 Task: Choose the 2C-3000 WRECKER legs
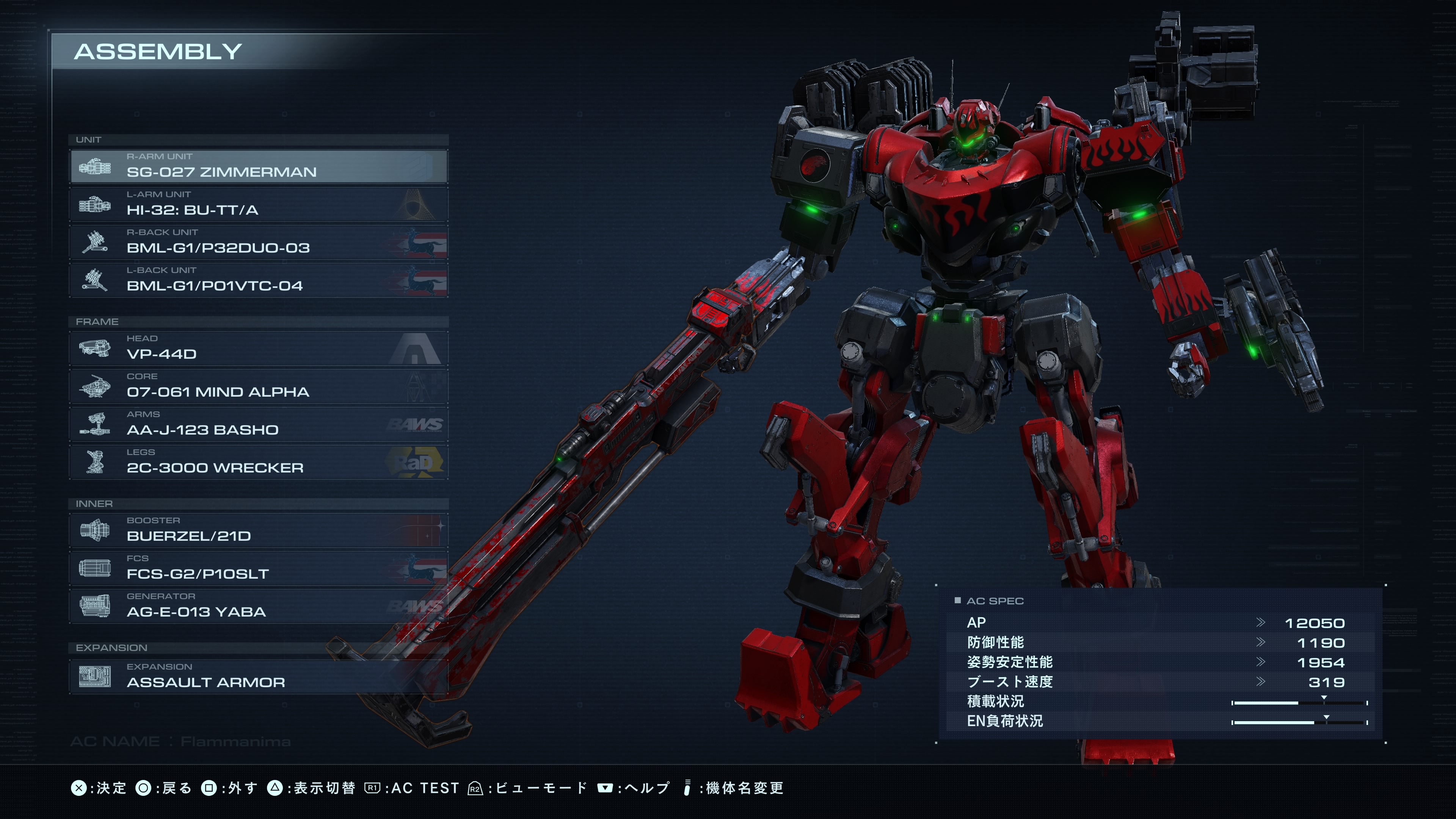[259, 462]
